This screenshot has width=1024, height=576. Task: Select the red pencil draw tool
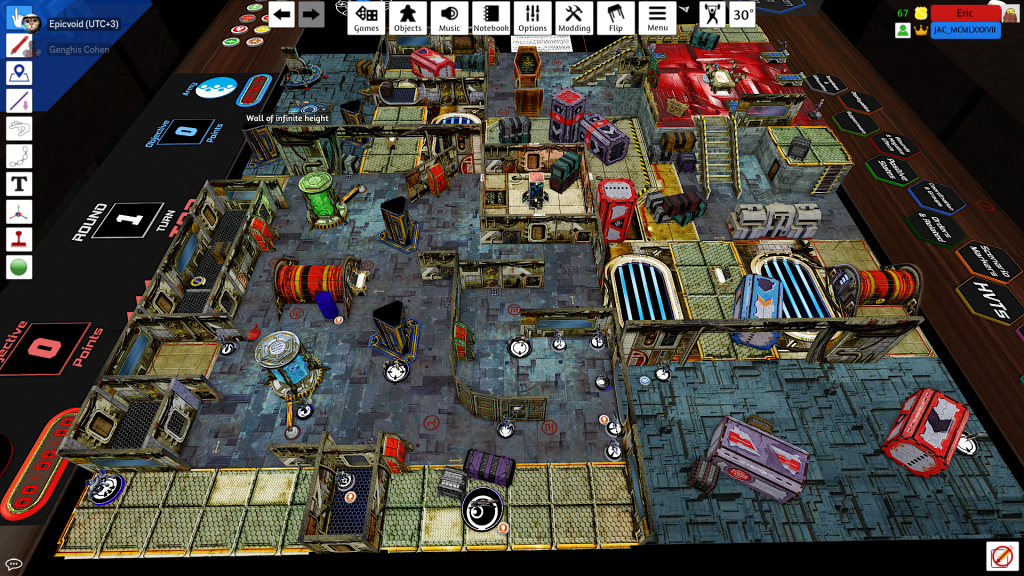[19, 46]
